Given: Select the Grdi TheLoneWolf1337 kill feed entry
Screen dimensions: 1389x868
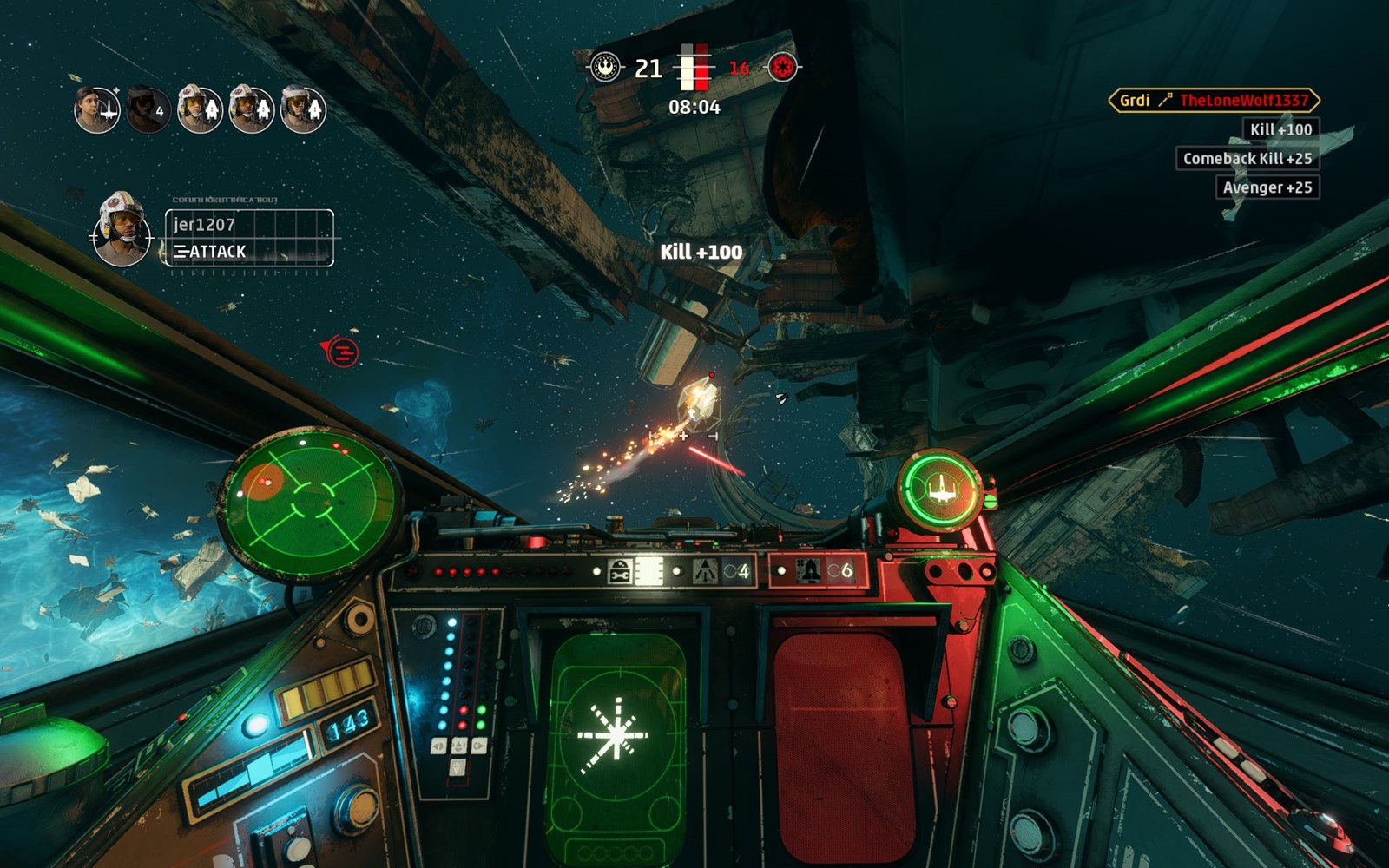Looking at the screenshot, I should click(1214, 101).
